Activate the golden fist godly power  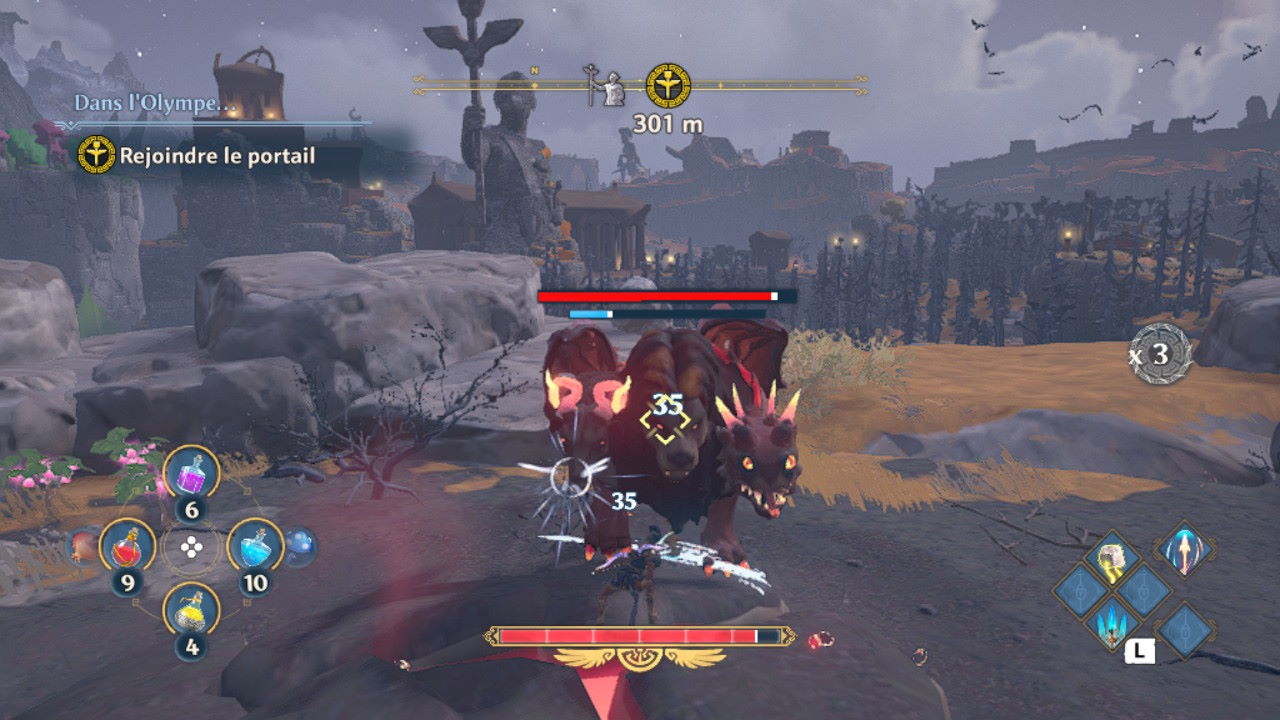pyautogui.click(x=1111, y=562)
